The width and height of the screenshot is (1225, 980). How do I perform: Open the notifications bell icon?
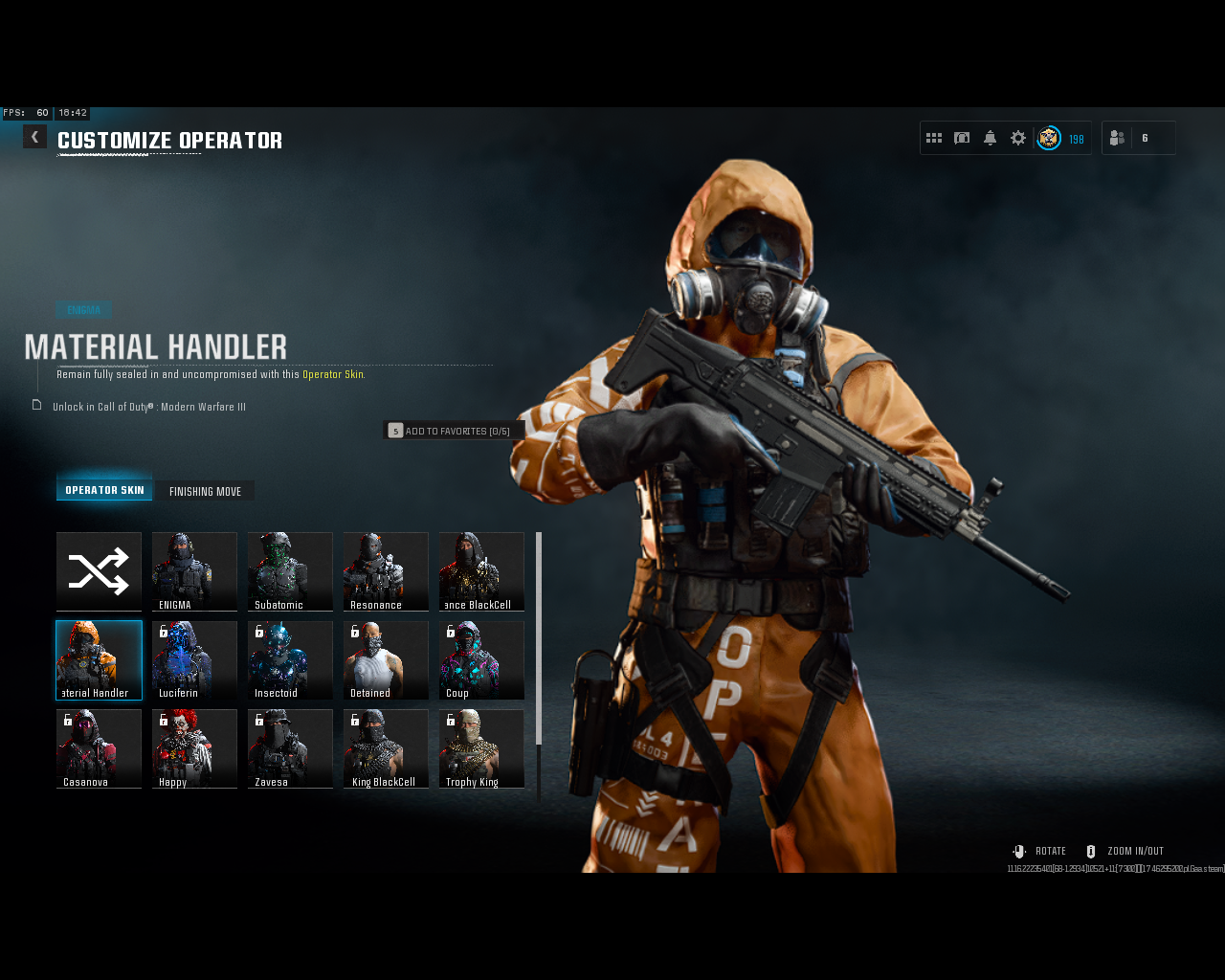[x=990, y=137]
